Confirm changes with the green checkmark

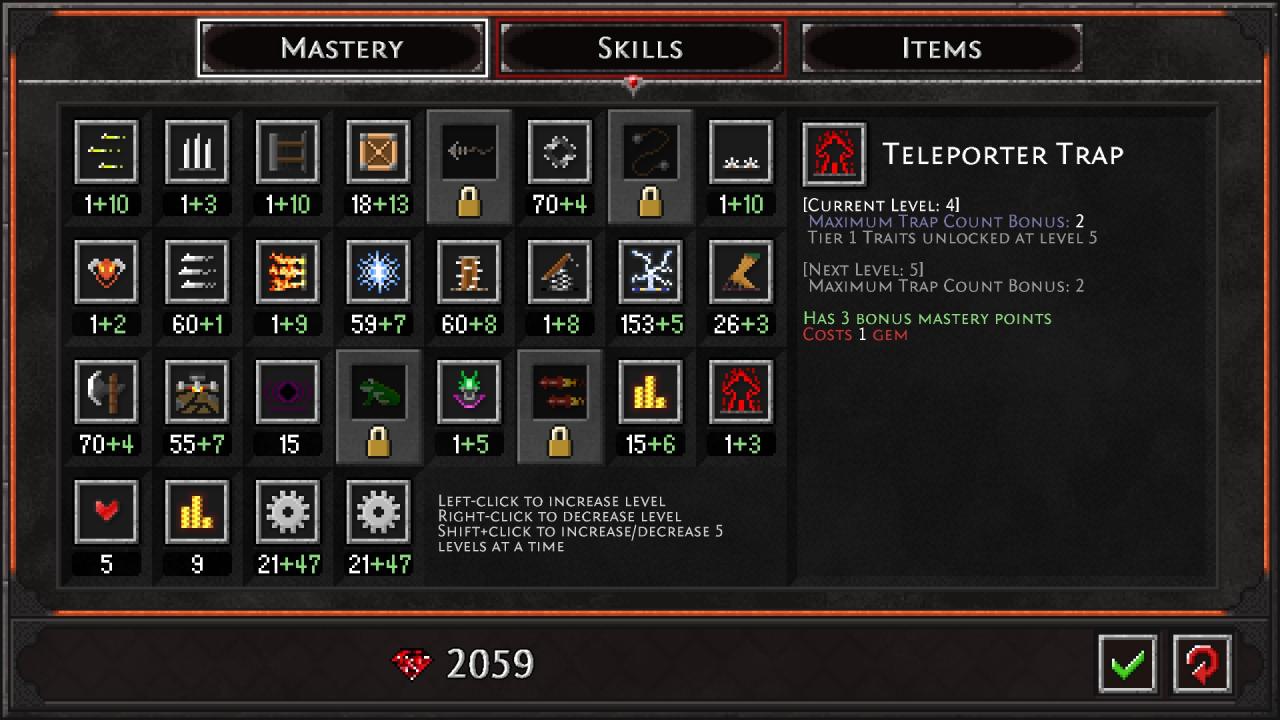click(x=1127, y=663)
